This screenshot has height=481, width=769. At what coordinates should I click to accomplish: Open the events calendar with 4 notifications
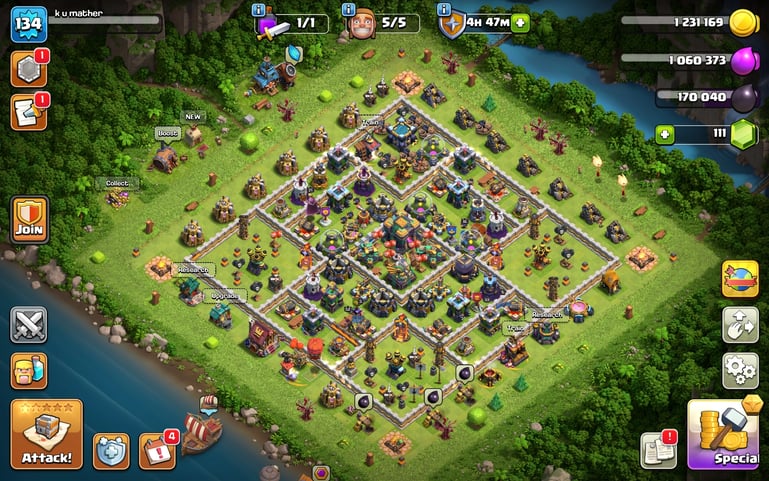tap(156, 451)
